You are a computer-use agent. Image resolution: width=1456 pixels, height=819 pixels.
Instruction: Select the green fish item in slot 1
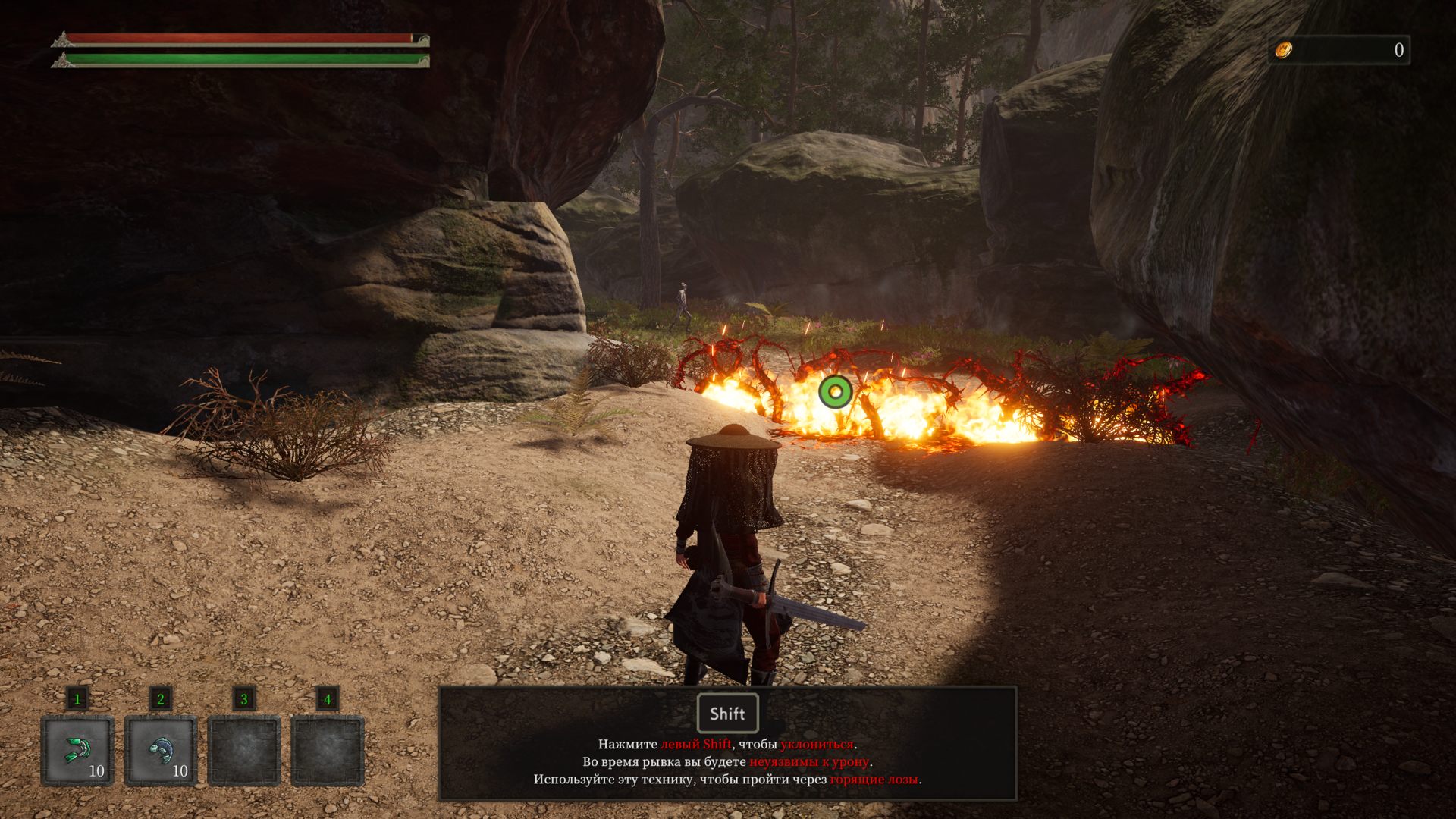coord(77,750)
